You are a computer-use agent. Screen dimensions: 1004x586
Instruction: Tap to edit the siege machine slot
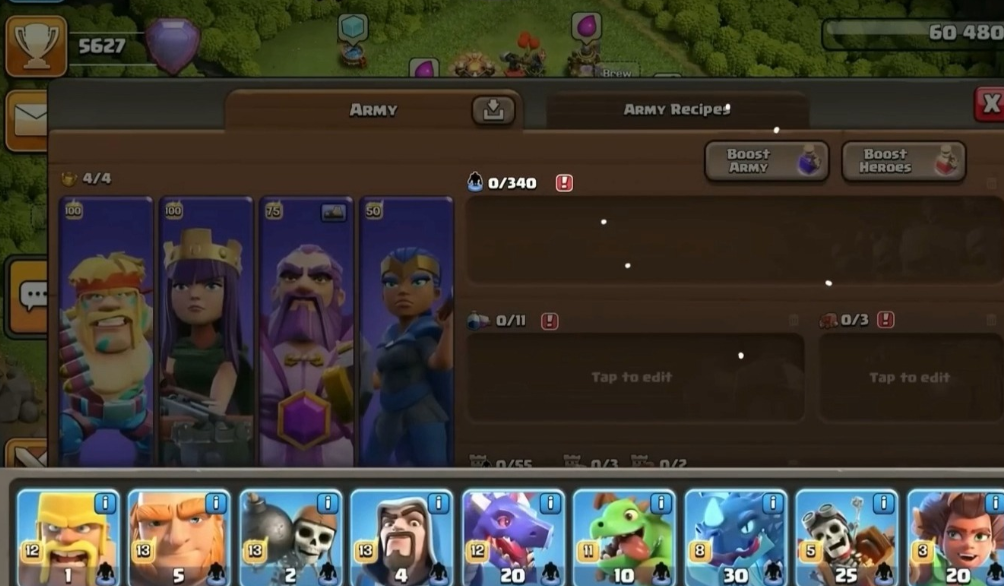(x=909, y=377)
